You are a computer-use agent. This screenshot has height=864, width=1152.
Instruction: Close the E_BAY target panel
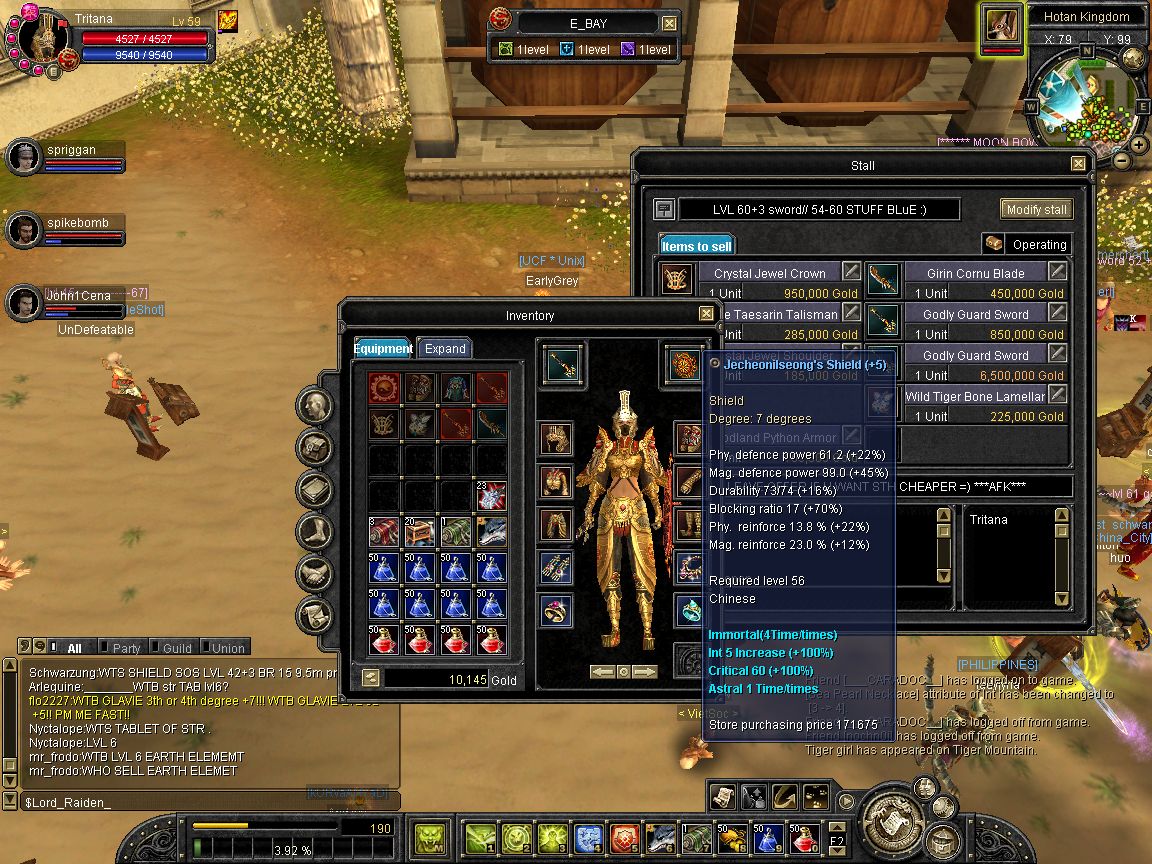pos(669,23)
